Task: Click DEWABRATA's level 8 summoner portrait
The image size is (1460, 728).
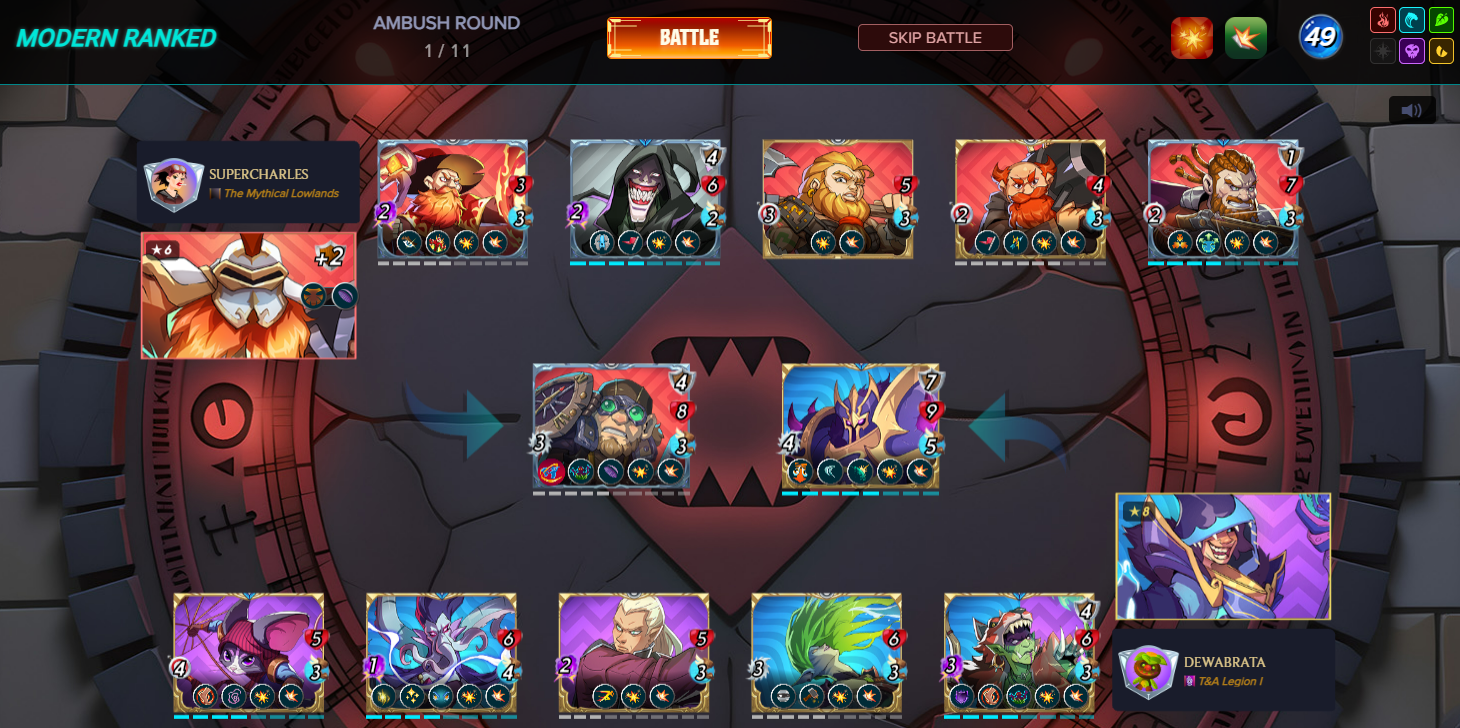Action: (x=1222, y=557)
